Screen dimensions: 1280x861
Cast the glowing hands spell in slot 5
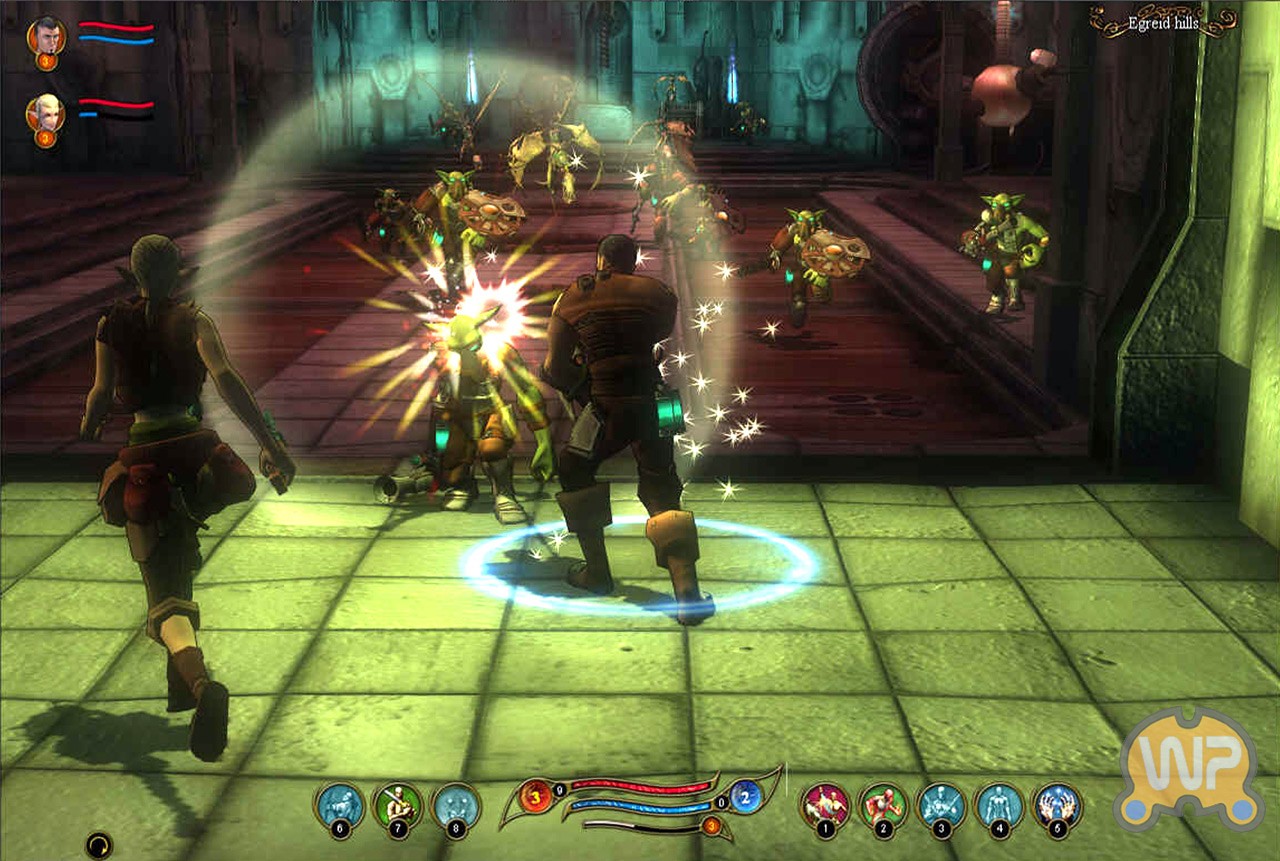[x=1057, y=805]
